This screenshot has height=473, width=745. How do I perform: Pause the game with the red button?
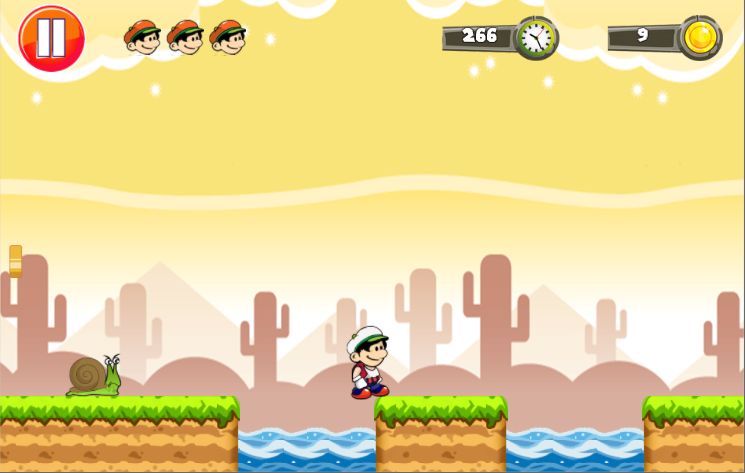click(x=51, y=38)
